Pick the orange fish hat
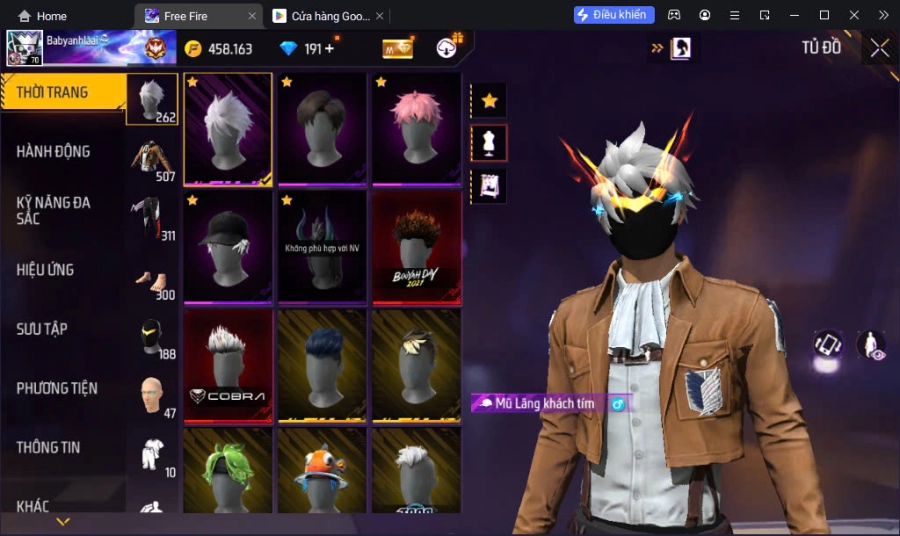900x536 pixels. tap(322, 470)
